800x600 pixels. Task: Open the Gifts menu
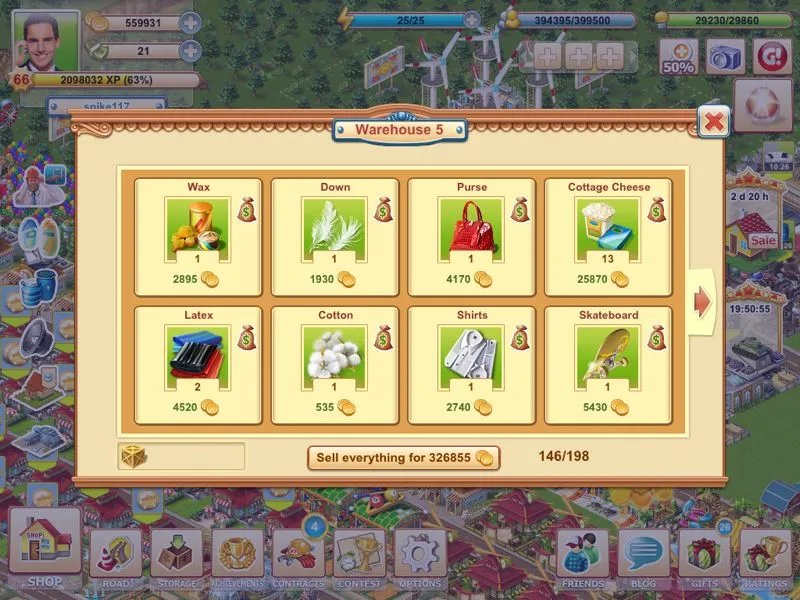point(704,556)
